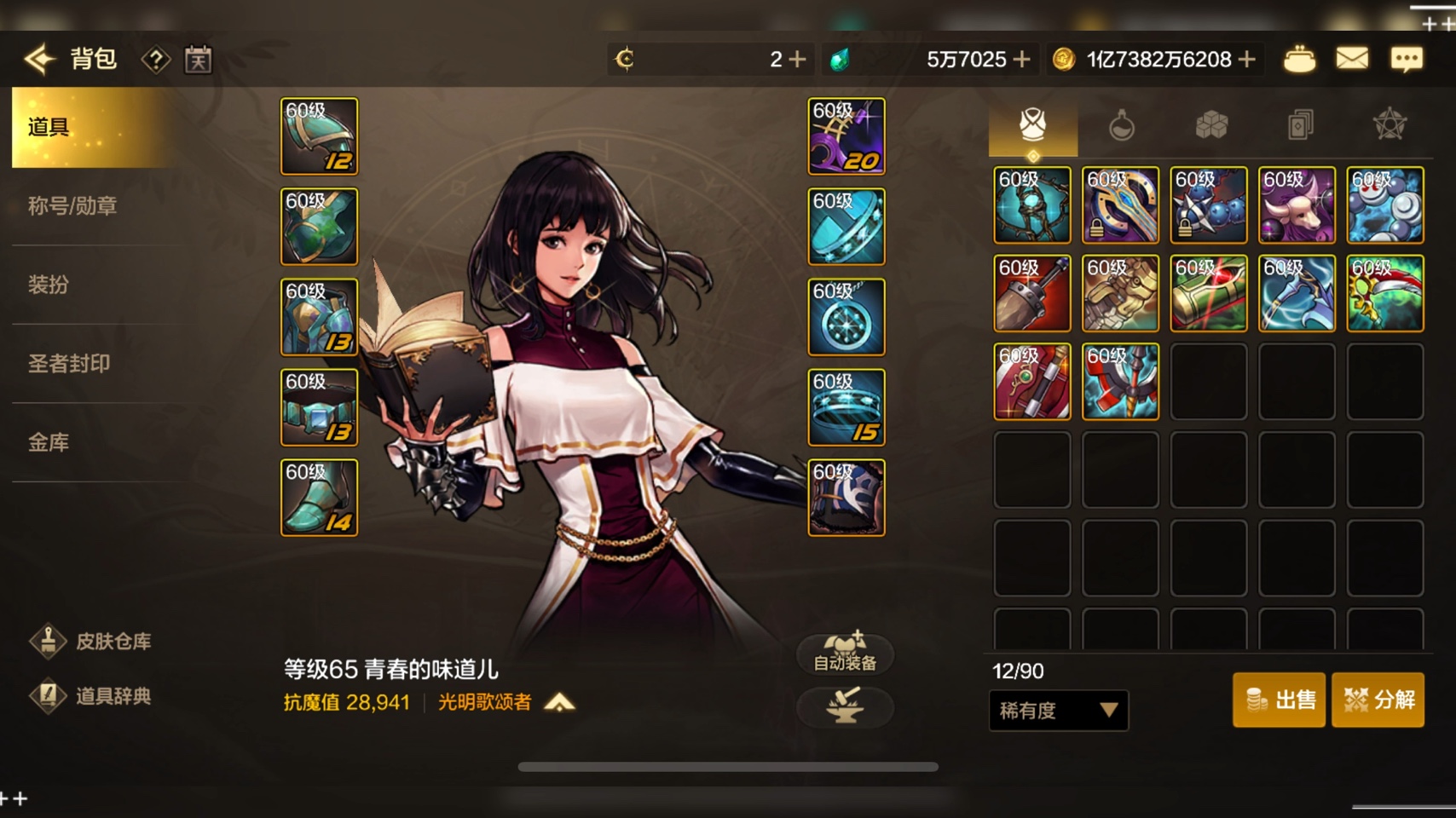Switch to the cubes materials tab
Viewport: 1456px width, 818px height.
tap(1210, 126)
